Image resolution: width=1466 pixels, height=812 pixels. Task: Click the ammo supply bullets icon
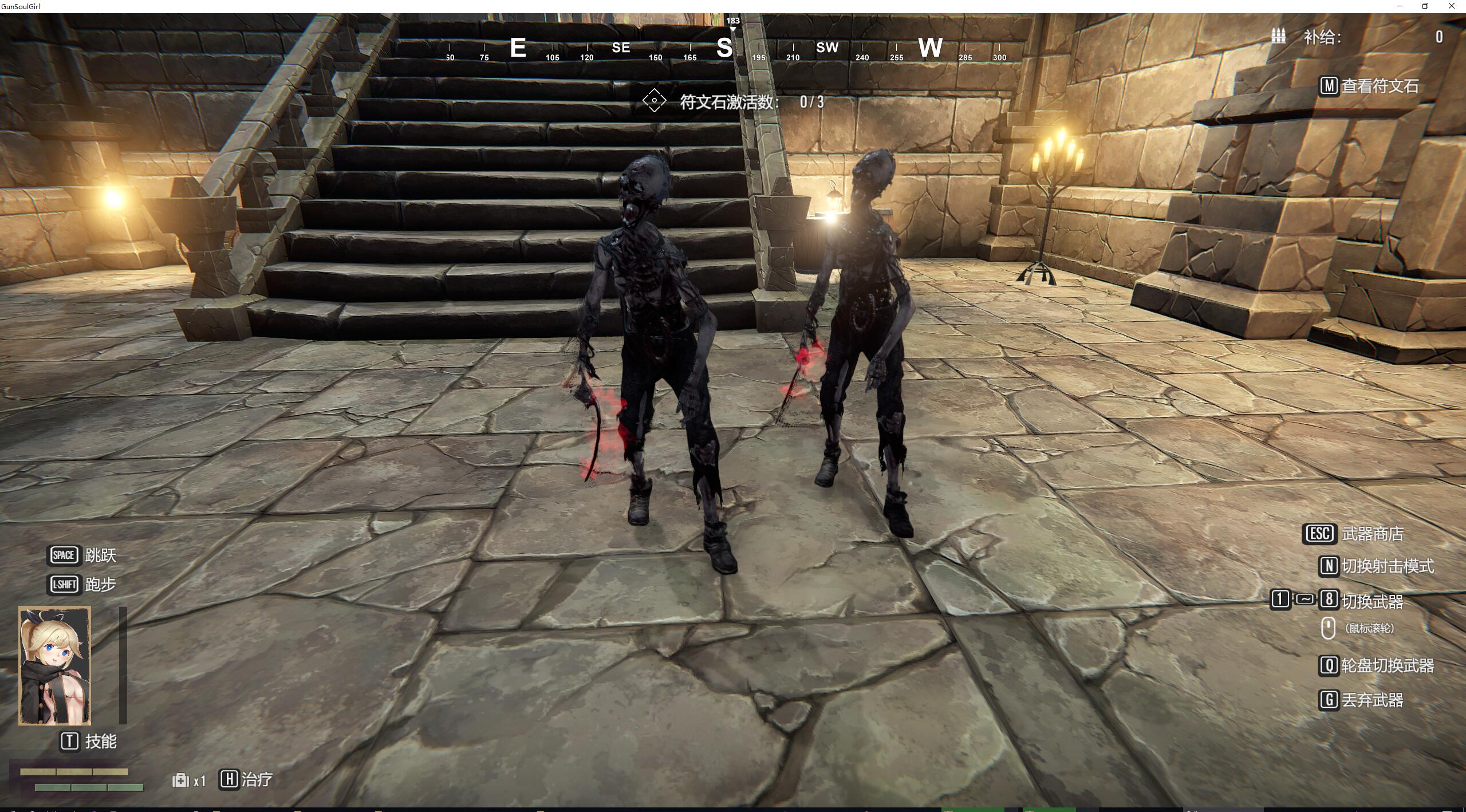coord(1278,36)
